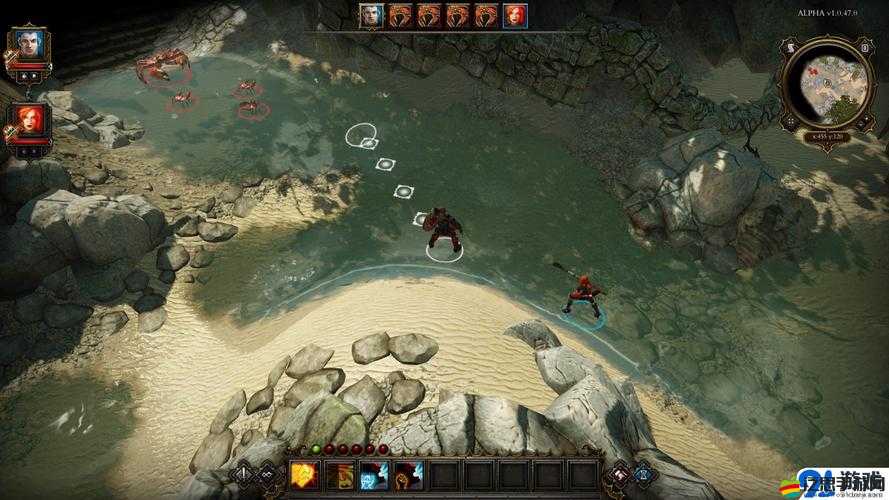
Task: Click the minimap's top-left corner button
Action: pos(791,47)
